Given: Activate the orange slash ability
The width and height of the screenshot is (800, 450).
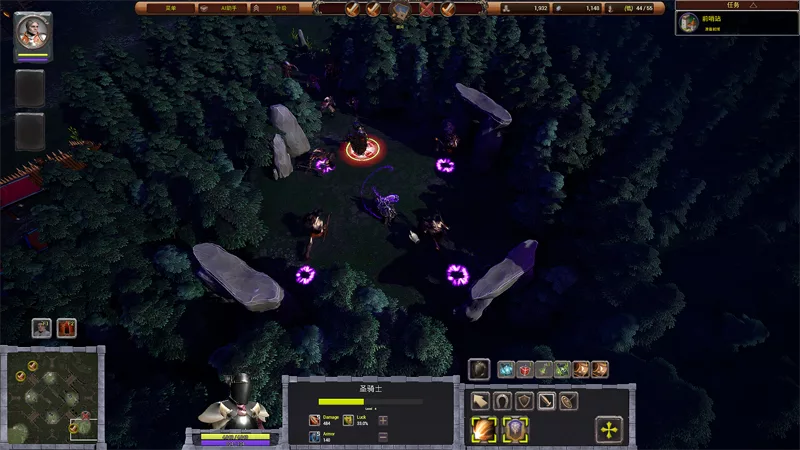Looking at the screenshot, I should (485, 430).
